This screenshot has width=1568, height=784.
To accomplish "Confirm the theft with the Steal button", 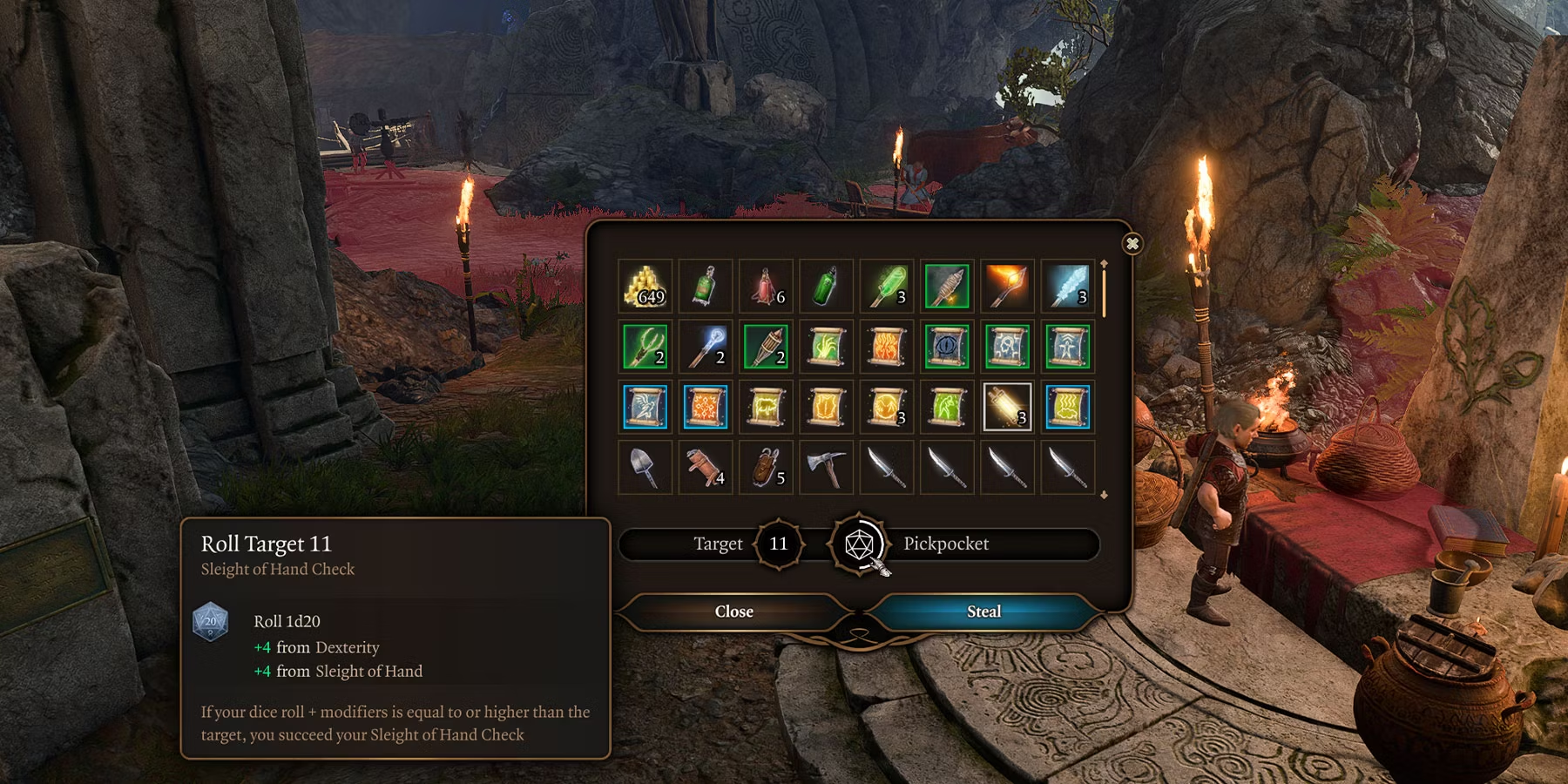I will point(983,612).
